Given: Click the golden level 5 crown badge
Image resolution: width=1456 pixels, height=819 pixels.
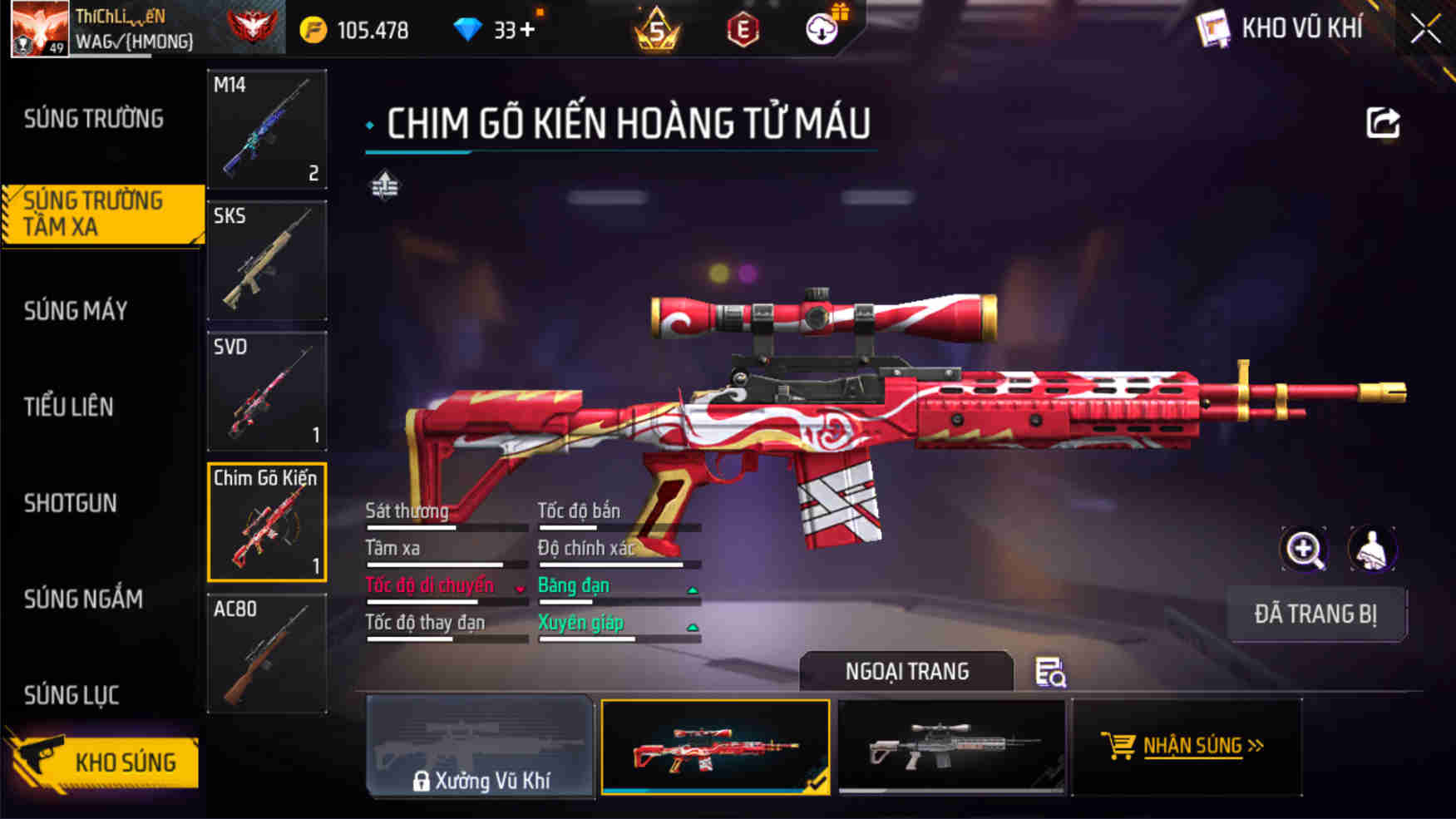Looking at the screenshot, I should (657, 27).
